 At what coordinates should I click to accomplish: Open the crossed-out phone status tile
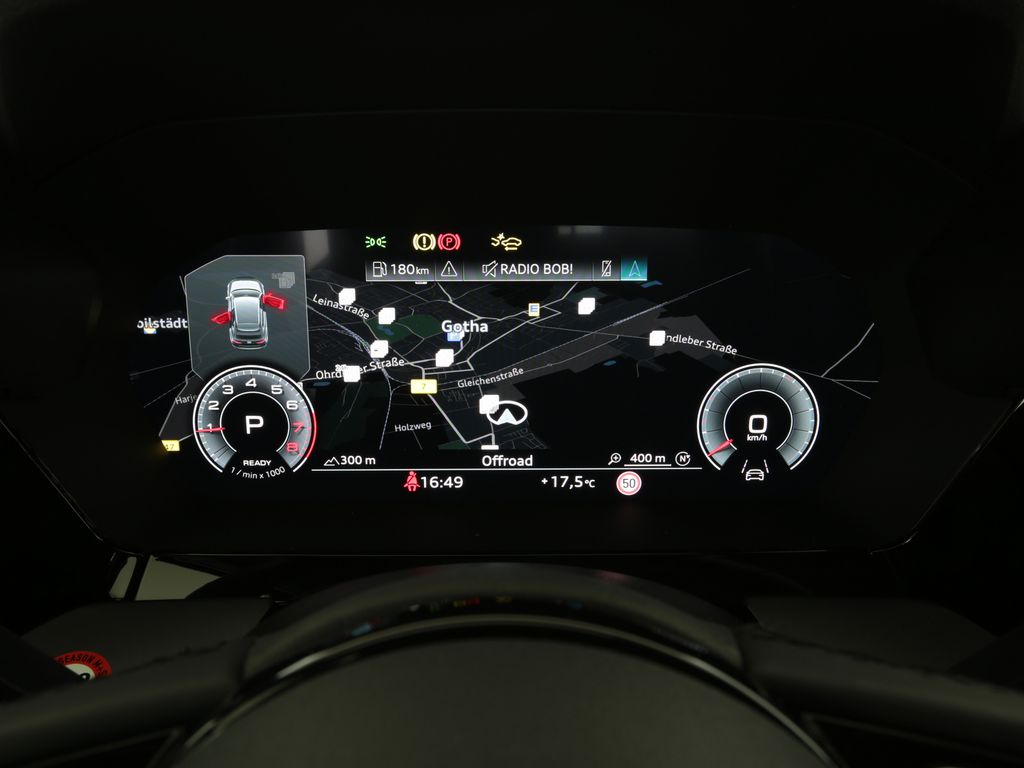point(604,269)
